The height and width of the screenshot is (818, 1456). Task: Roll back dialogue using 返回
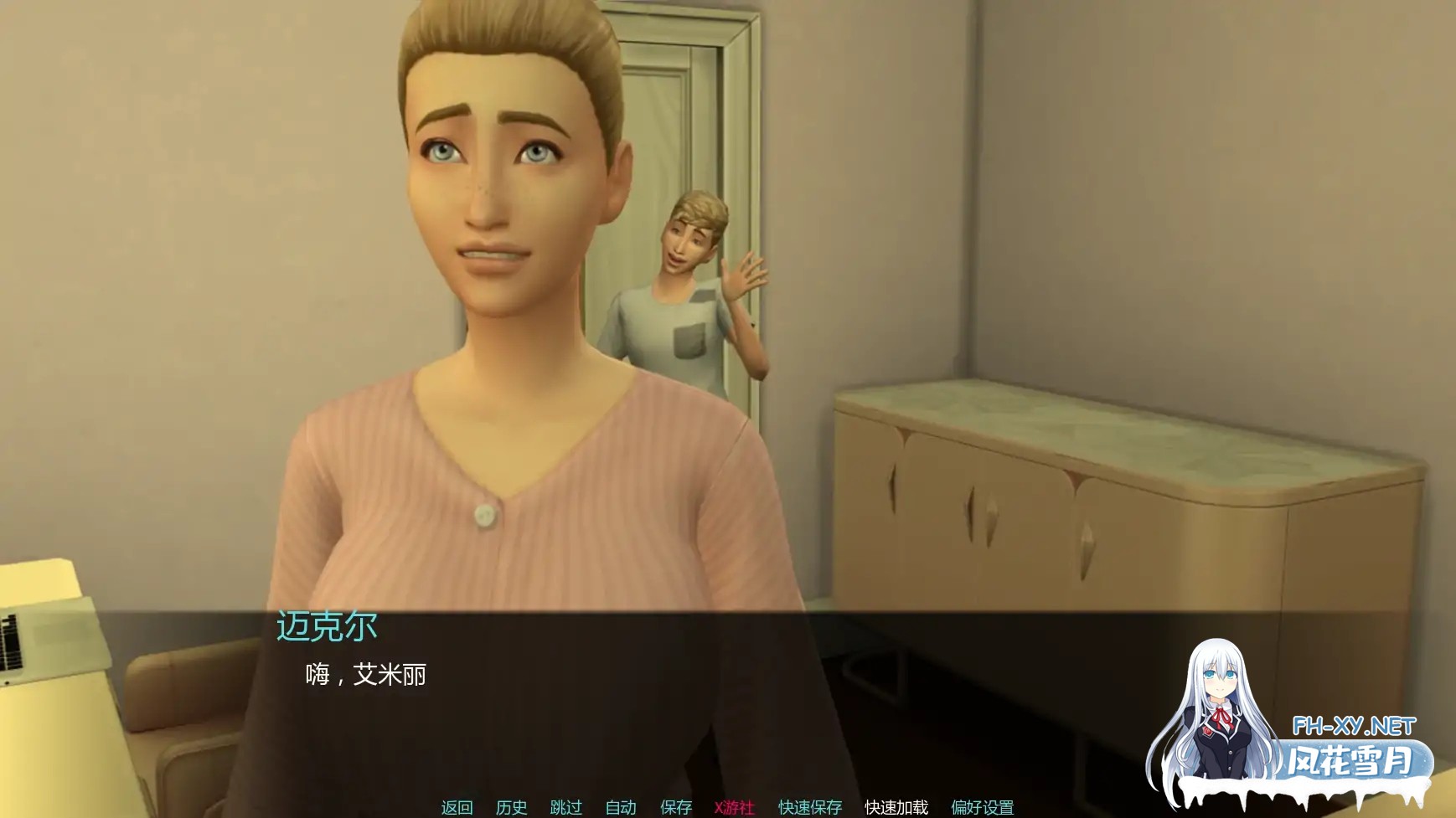point(456,808)
